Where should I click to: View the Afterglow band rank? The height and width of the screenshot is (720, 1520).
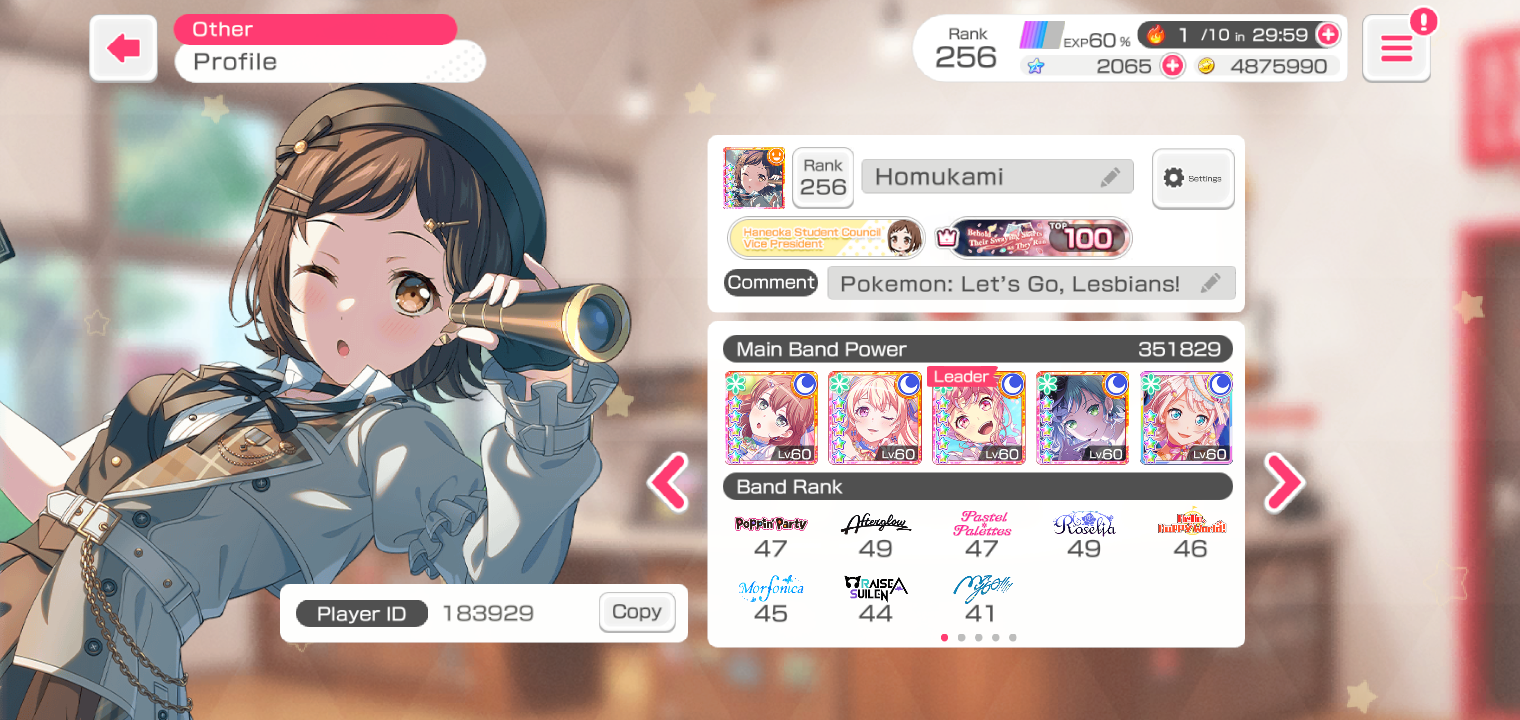click(875, 535)
